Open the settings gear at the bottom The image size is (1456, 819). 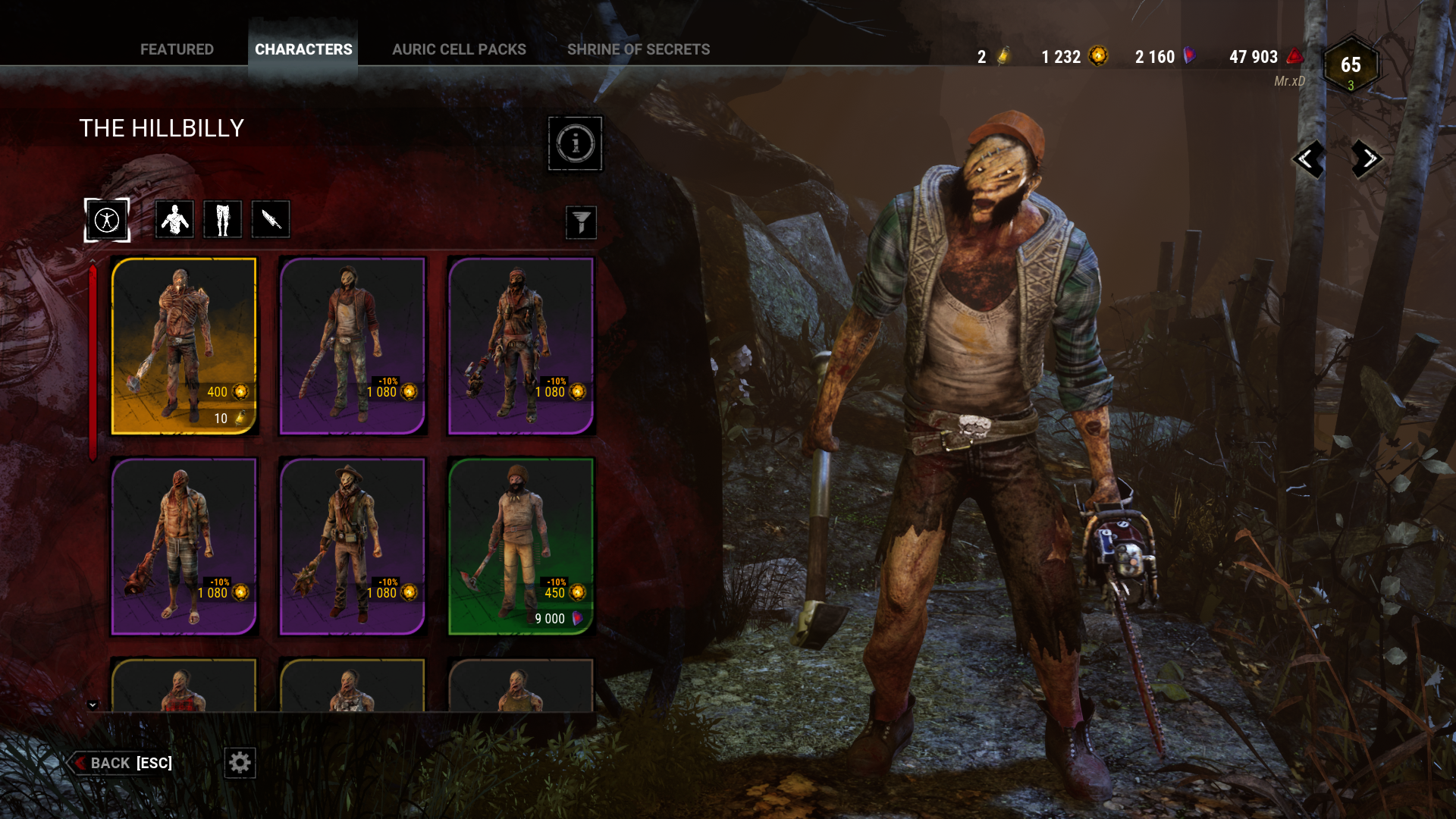[240, 763]
